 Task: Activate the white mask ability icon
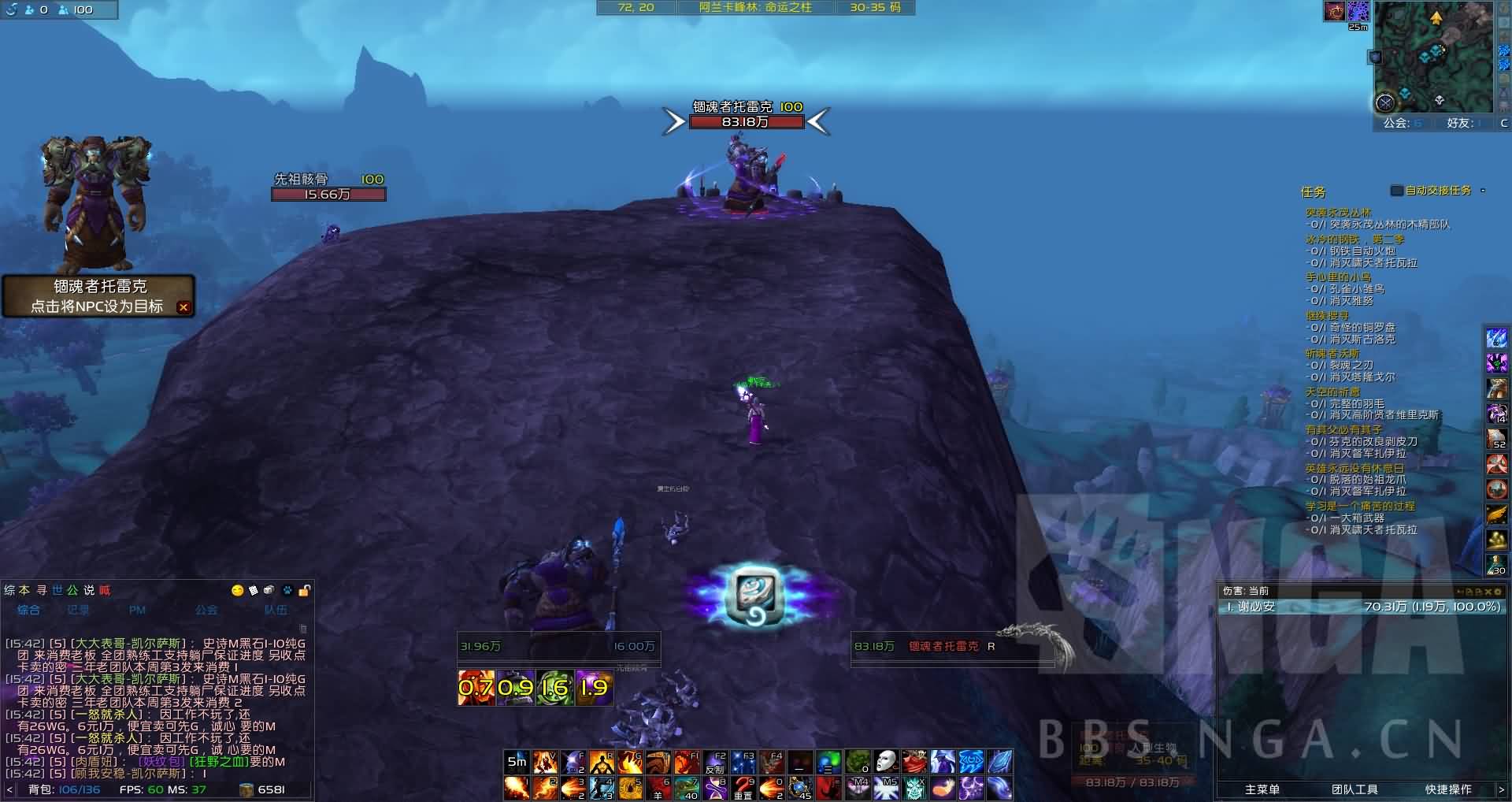(x=886, y=763)
